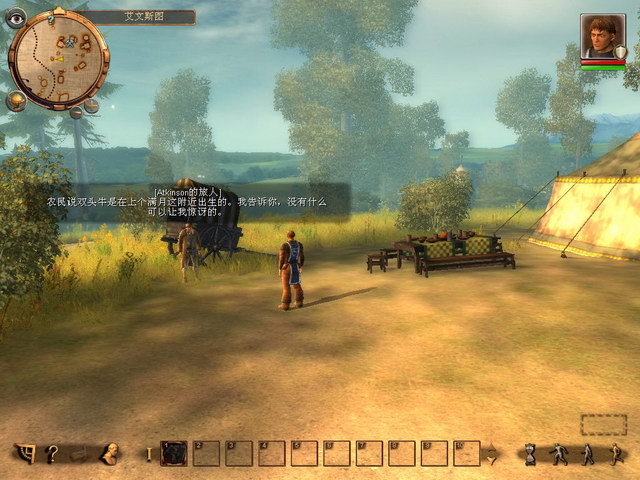
Task: Open the leftmost horn-shaped menu icon
Action: pyautogui.click(x=25, y=453)
